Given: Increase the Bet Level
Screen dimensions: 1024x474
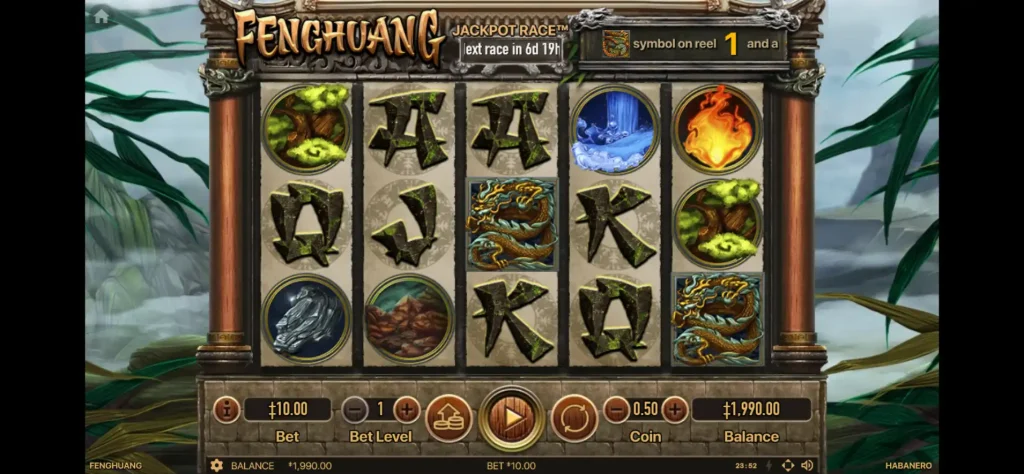Looking at the screenshot, I should (x=407, y=409).
